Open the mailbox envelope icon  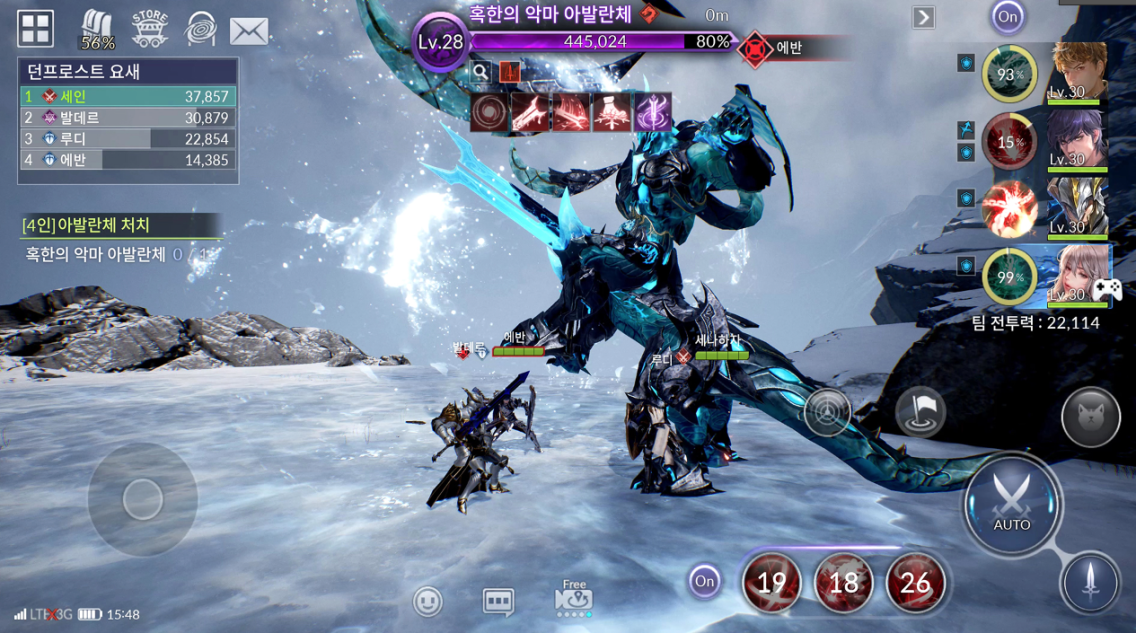pyautogui.click(x=249, y=31)
